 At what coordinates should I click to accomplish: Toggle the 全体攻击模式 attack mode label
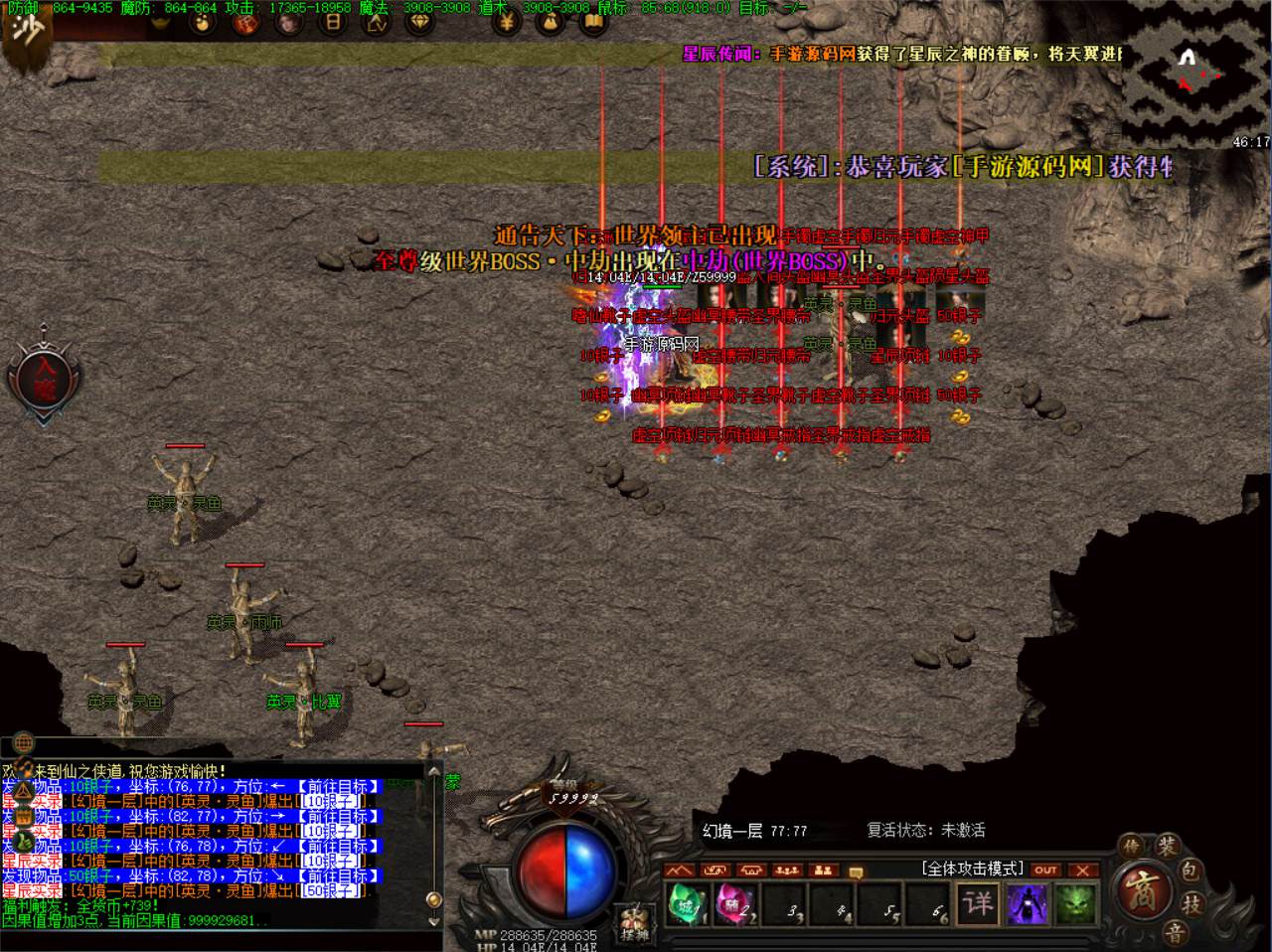click(972, 869)
